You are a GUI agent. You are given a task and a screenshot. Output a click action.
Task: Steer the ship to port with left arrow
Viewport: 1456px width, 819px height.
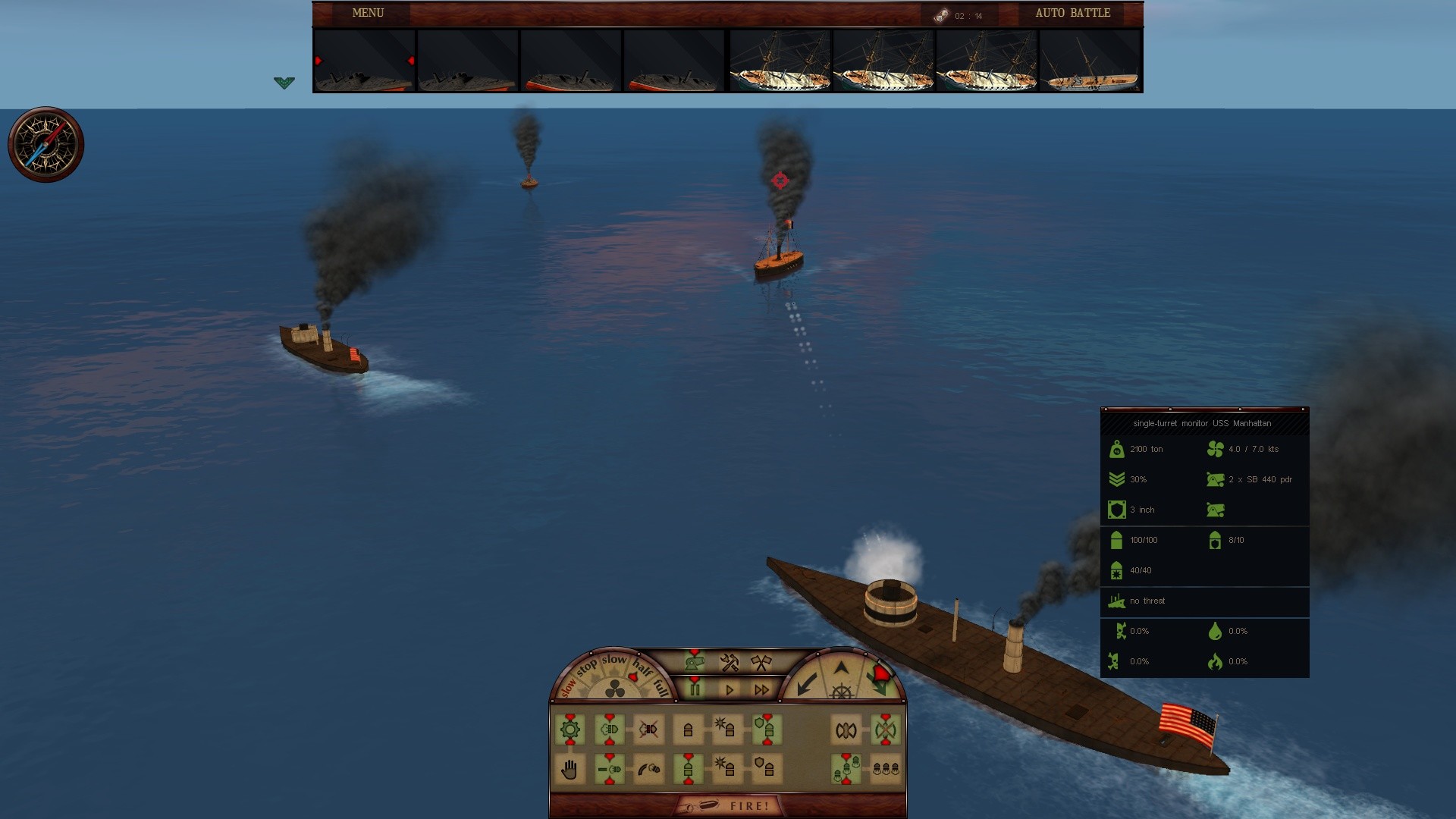click(x=807, y=682)
